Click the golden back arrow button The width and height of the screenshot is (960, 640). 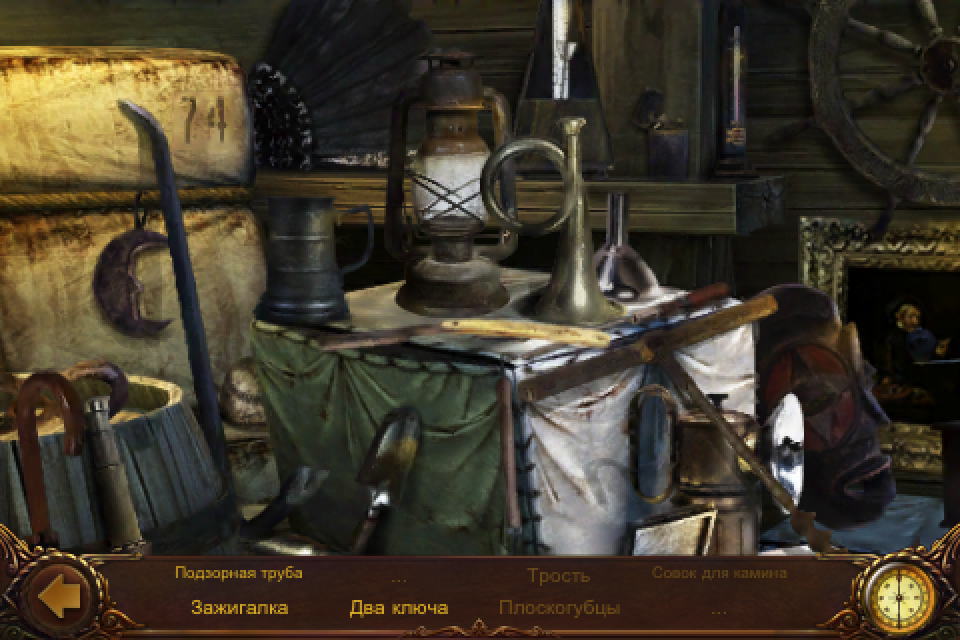coord(59,597)
